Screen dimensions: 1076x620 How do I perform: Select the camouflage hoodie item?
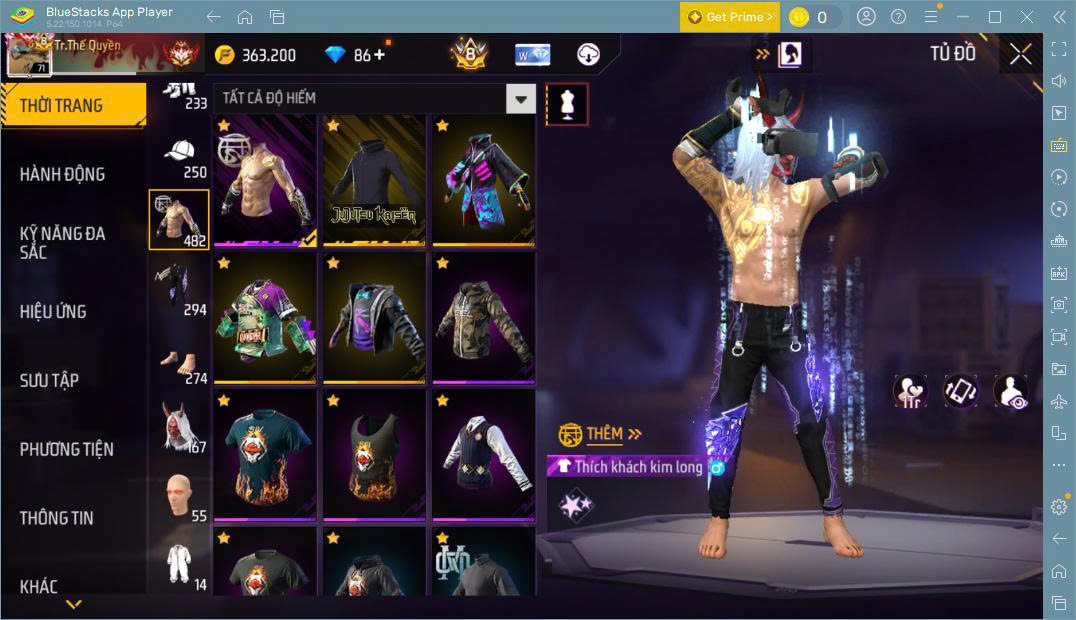pos(483,318)
